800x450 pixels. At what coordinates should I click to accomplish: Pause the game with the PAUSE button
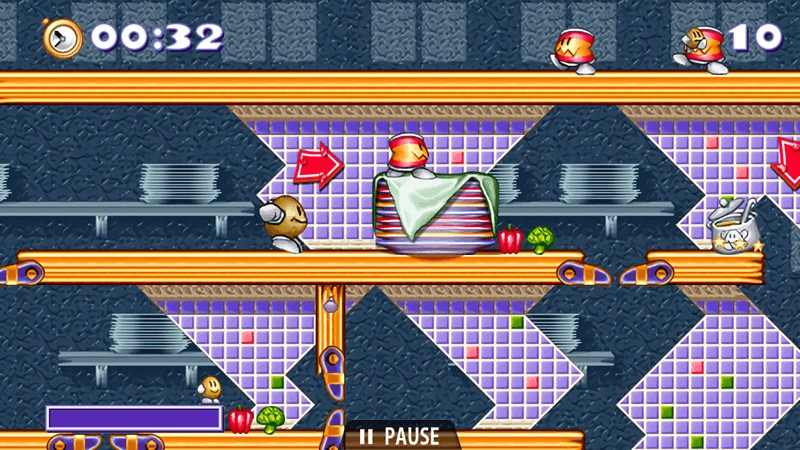[400, 437]
